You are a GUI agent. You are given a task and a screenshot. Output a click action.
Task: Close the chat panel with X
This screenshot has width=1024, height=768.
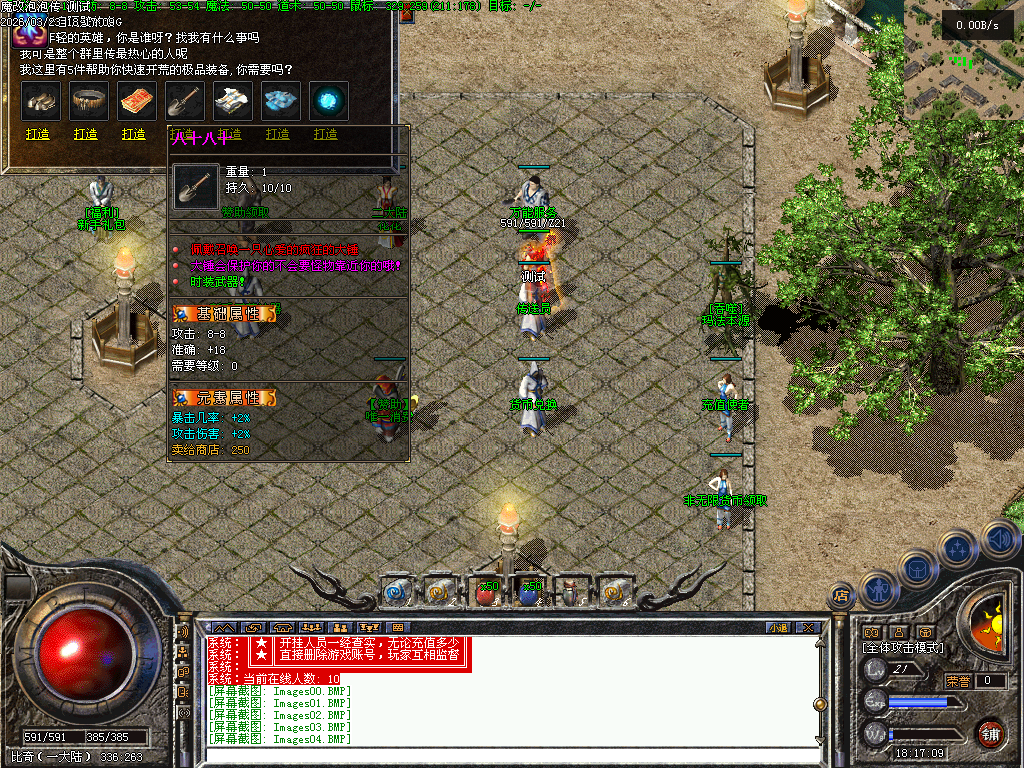click(808, 627)
